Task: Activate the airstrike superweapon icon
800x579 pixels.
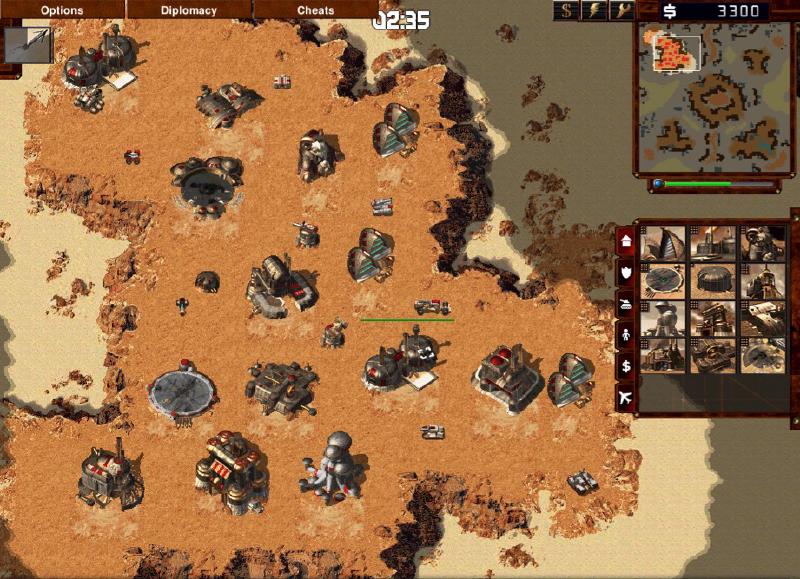Action: tap(26, 44)
